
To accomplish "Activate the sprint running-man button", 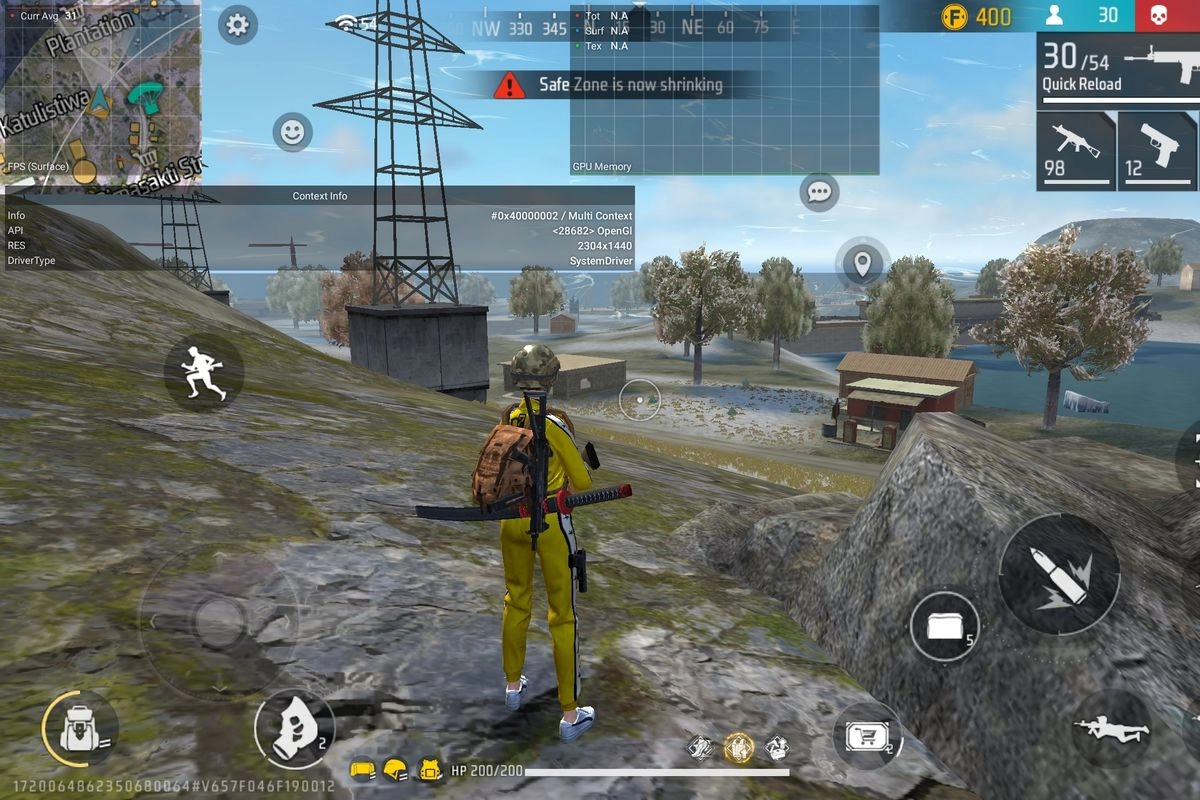I will (204, 372).
